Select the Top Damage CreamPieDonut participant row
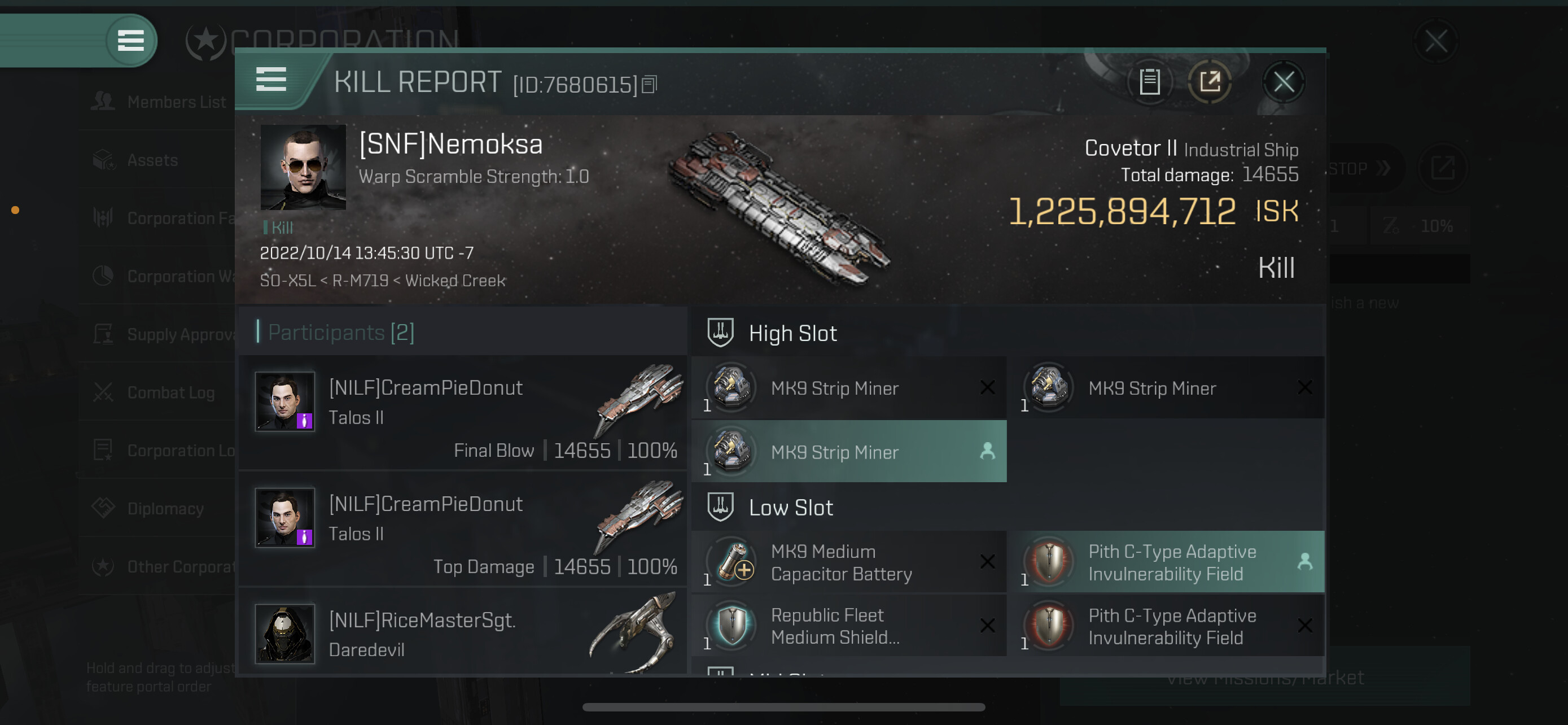The height and width of the screenshot is (725, 1568). (463, 530)
